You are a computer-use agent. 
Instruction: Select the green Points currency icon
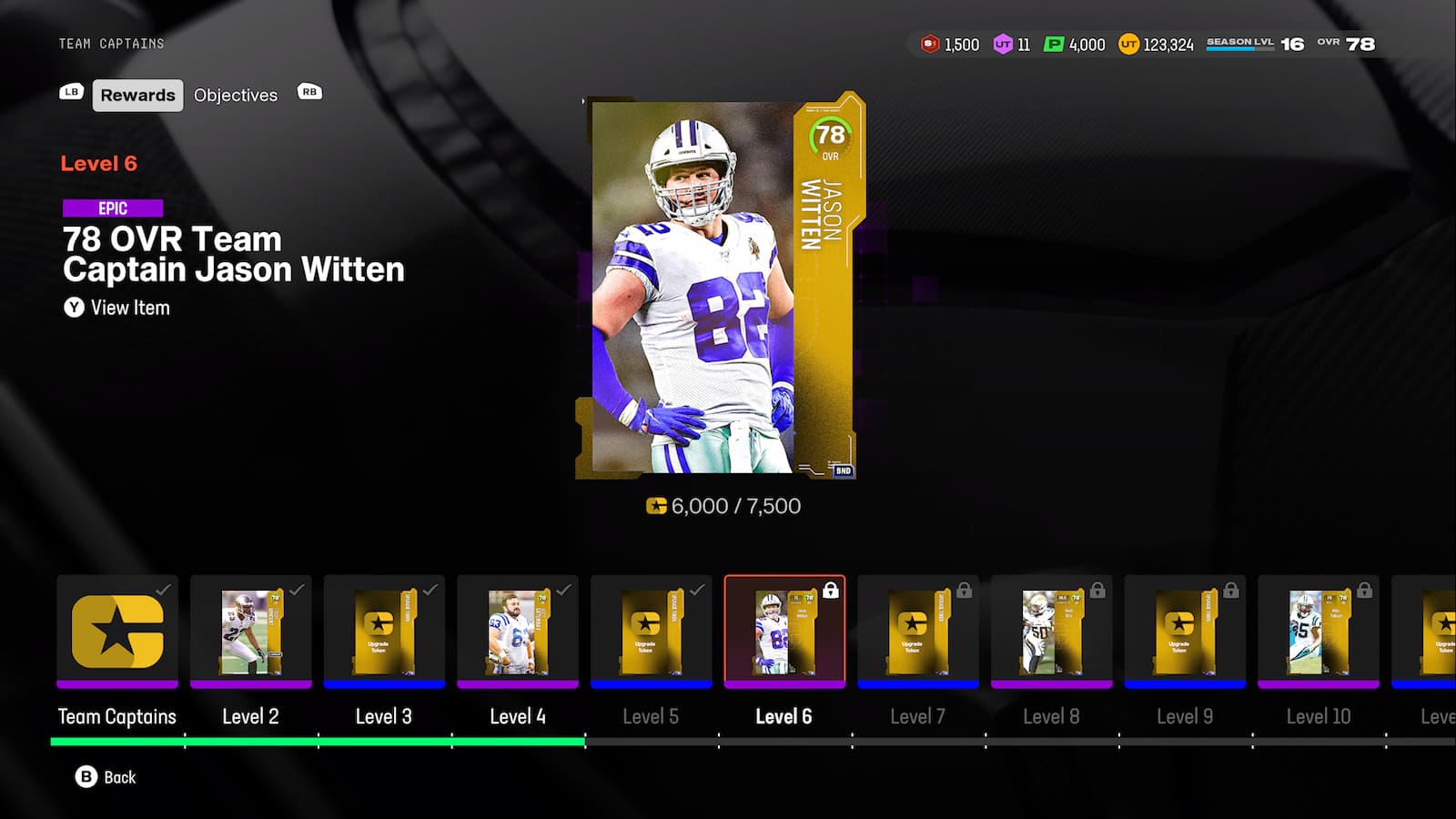[1054, 44]
